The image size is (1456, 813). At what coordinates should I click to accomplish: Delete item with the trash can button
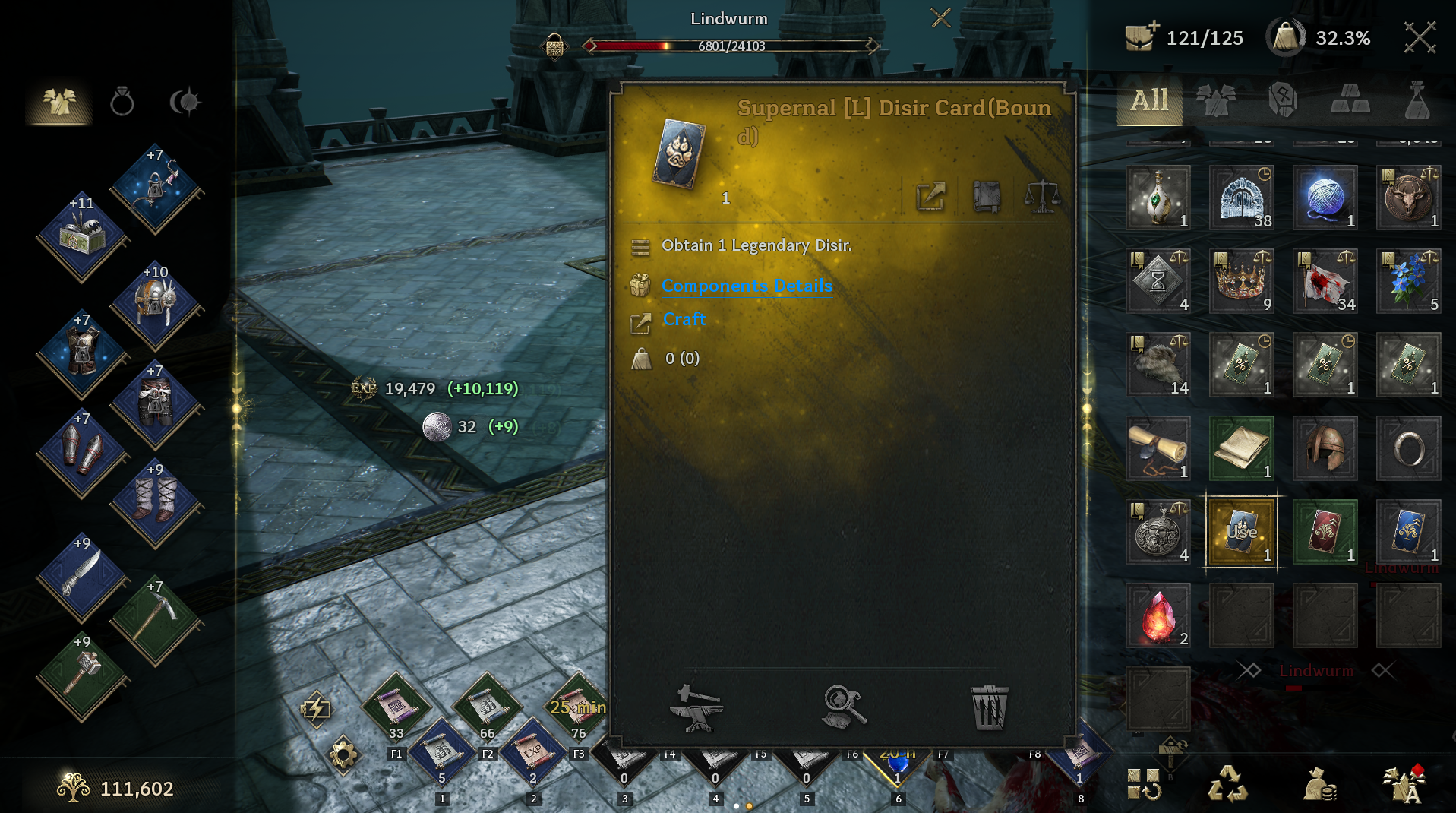[x=989, y=707]
